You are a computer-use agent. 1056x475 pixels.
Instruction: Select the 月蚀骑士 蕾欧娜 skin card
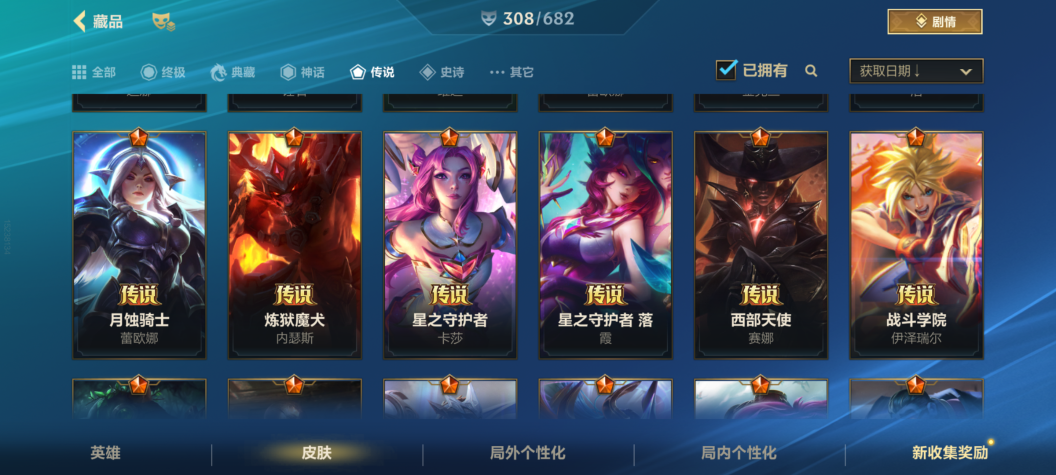[139, 245]
